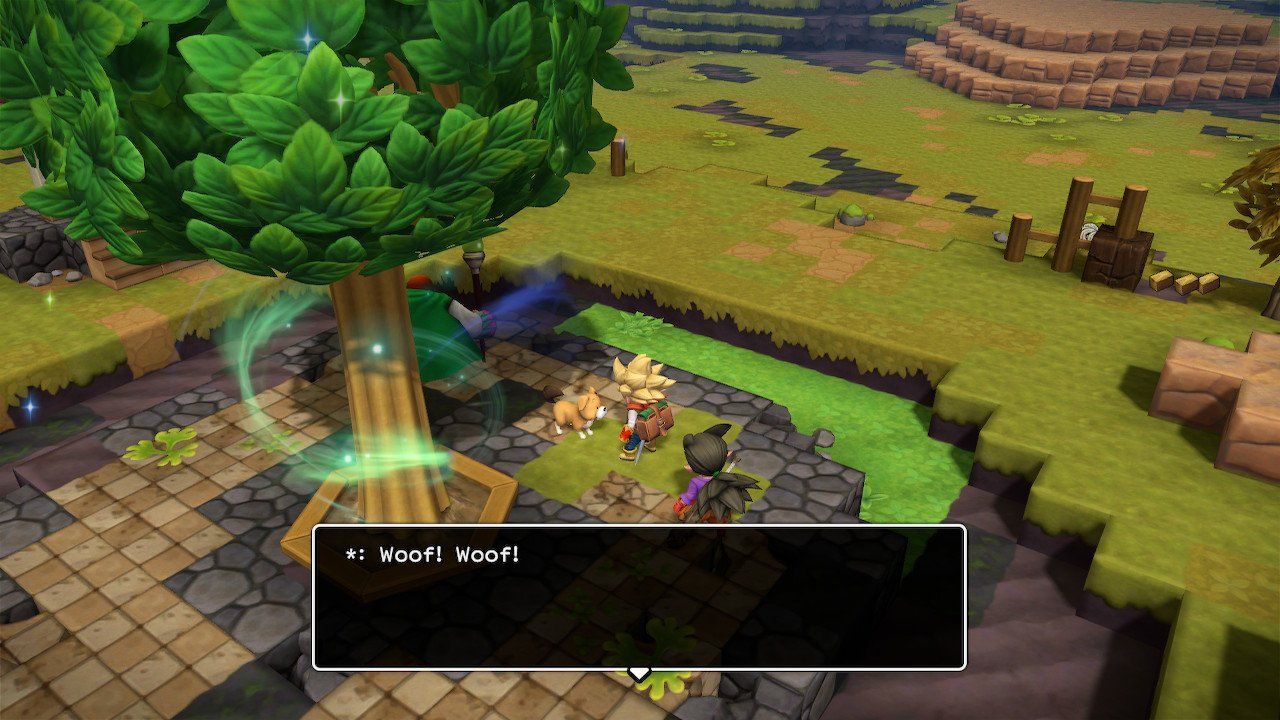Click the wooden post on the grass ledge
Screen dimensions: 1280x720
pyautogui.click(x=618, y=160)
